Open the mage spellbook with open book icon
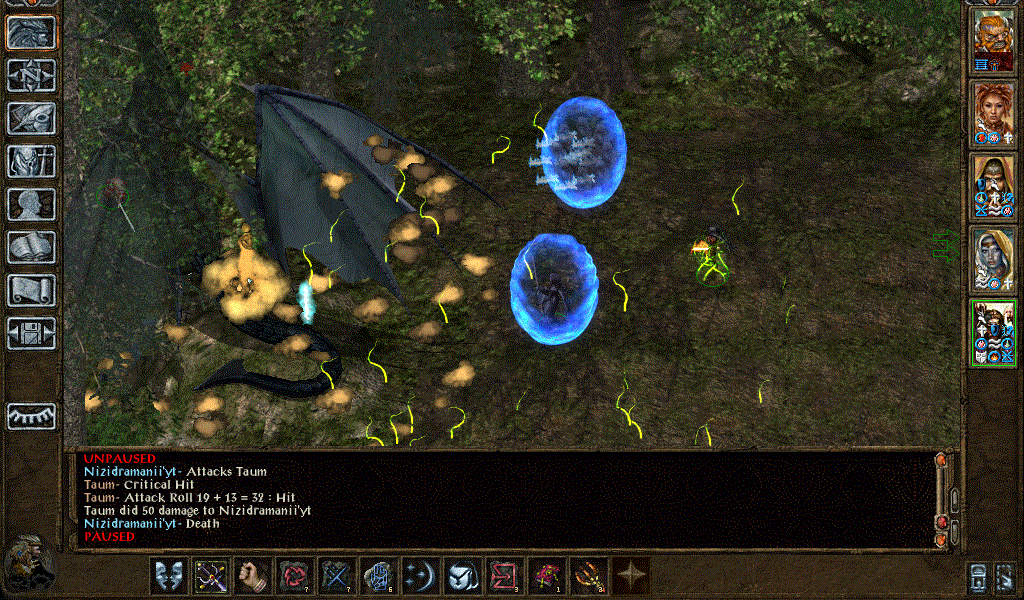The image size is (1024, 600). [31, 247]
